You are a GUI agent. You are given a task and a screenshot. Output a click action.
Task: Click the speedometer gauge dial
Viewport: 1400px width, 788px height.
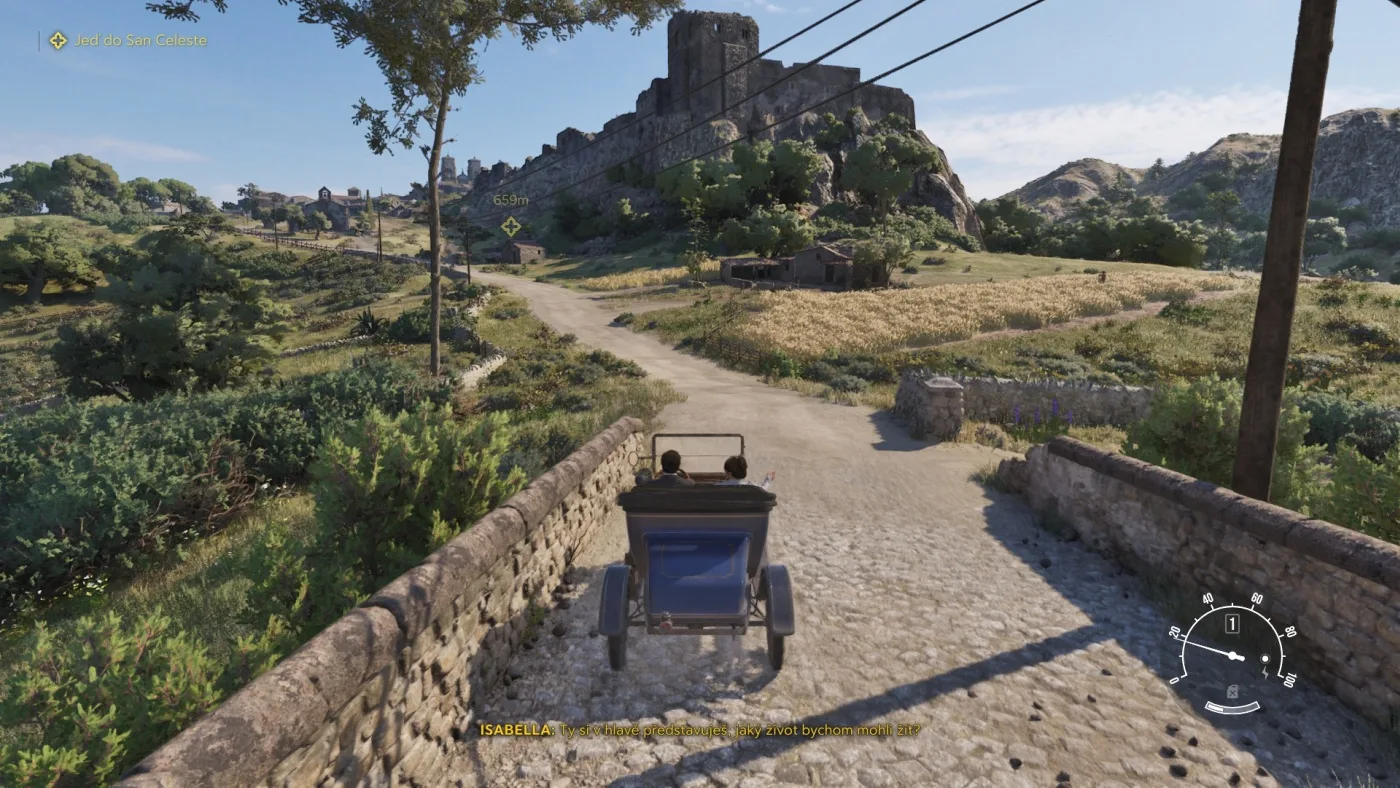point(1234,653)
